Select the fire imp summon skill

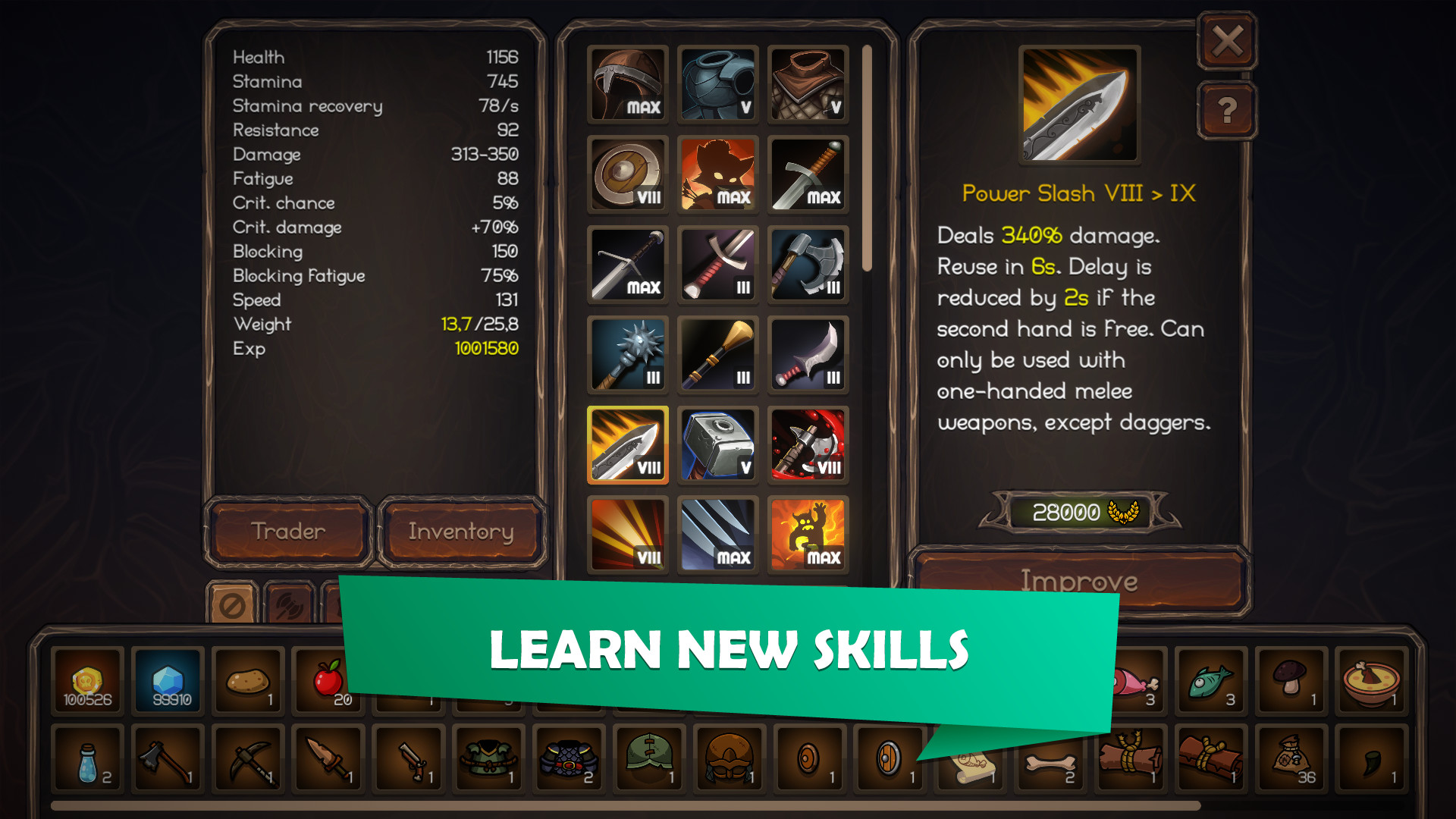808,534
